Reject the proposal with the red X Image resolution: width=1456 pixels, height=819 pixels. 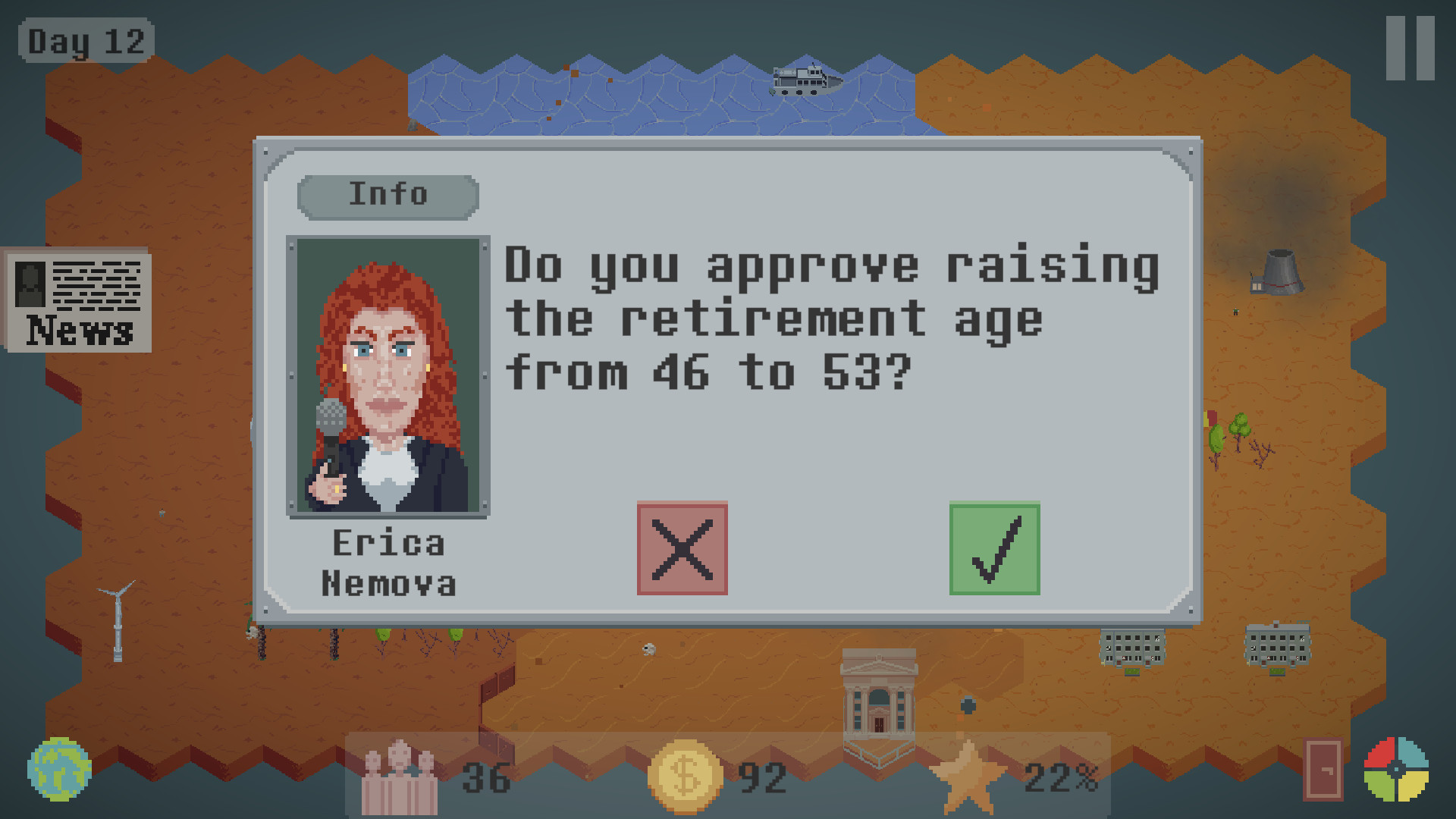tap(682, 549)
